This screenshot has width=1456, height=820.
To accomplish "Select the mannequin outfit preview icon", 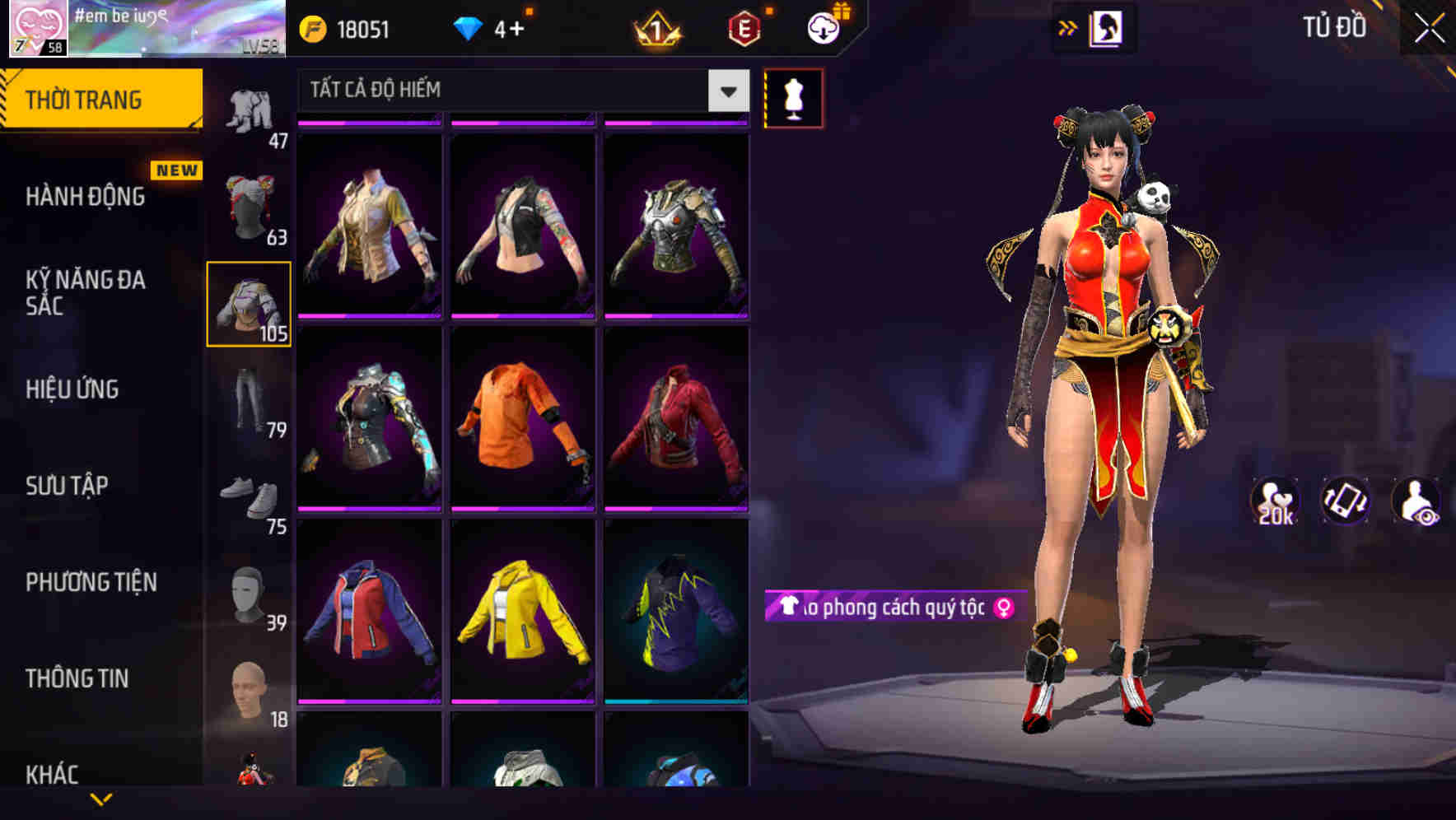I will tap(793, 98).
